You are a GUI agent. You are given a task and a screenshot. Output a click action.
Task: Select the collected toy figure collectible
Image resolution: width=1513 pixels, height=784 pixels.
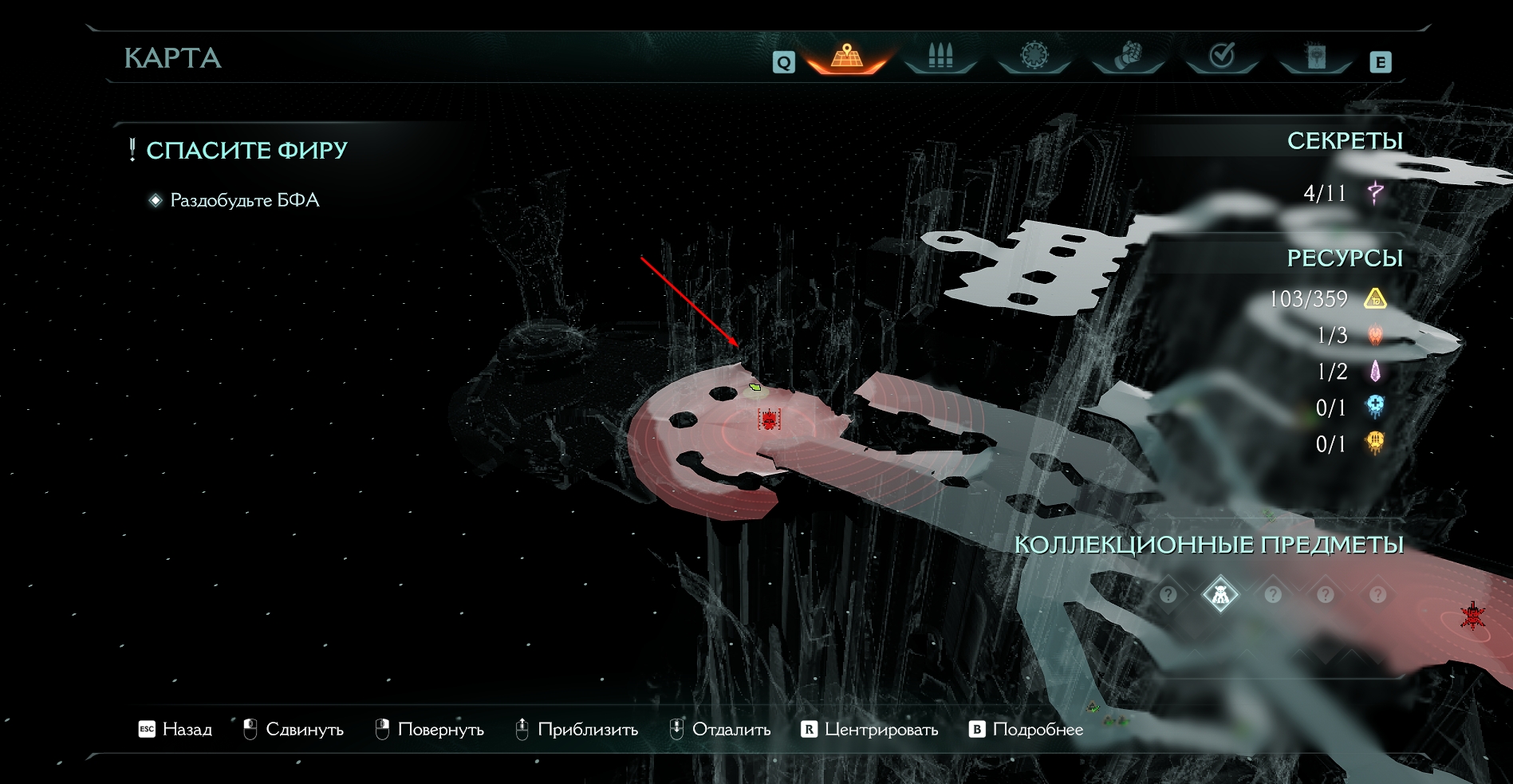tap(1220, 594)
